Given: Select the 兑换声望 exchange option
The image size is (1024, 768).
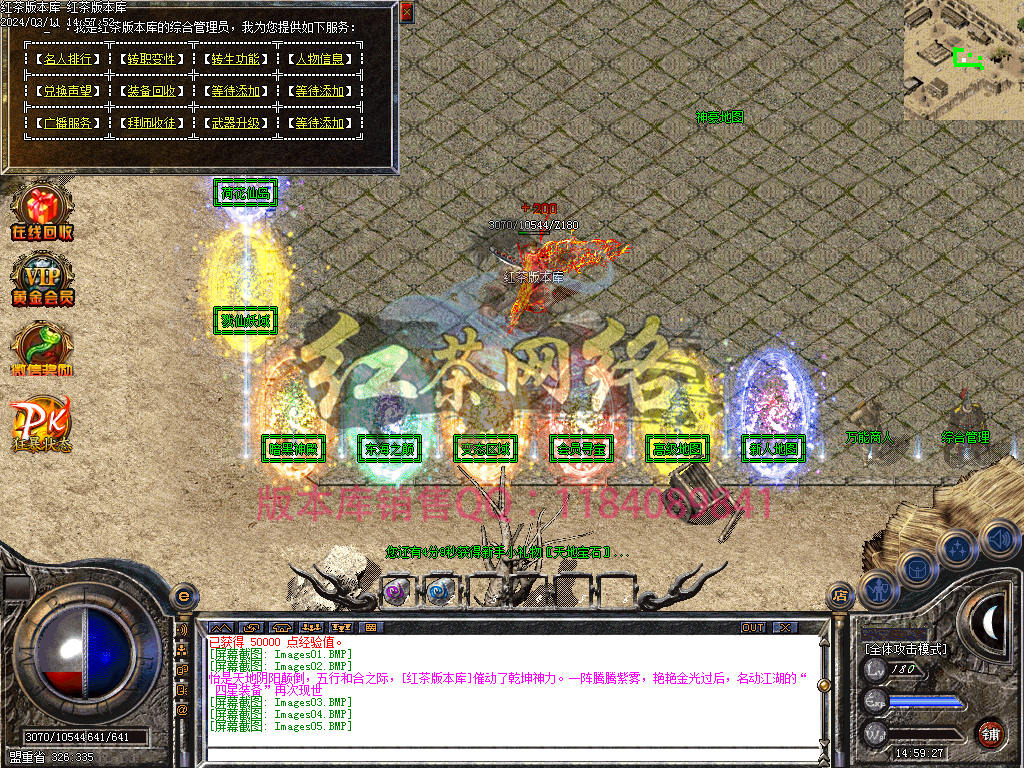Looking at the screenshot, I should (x=67, y=91).
